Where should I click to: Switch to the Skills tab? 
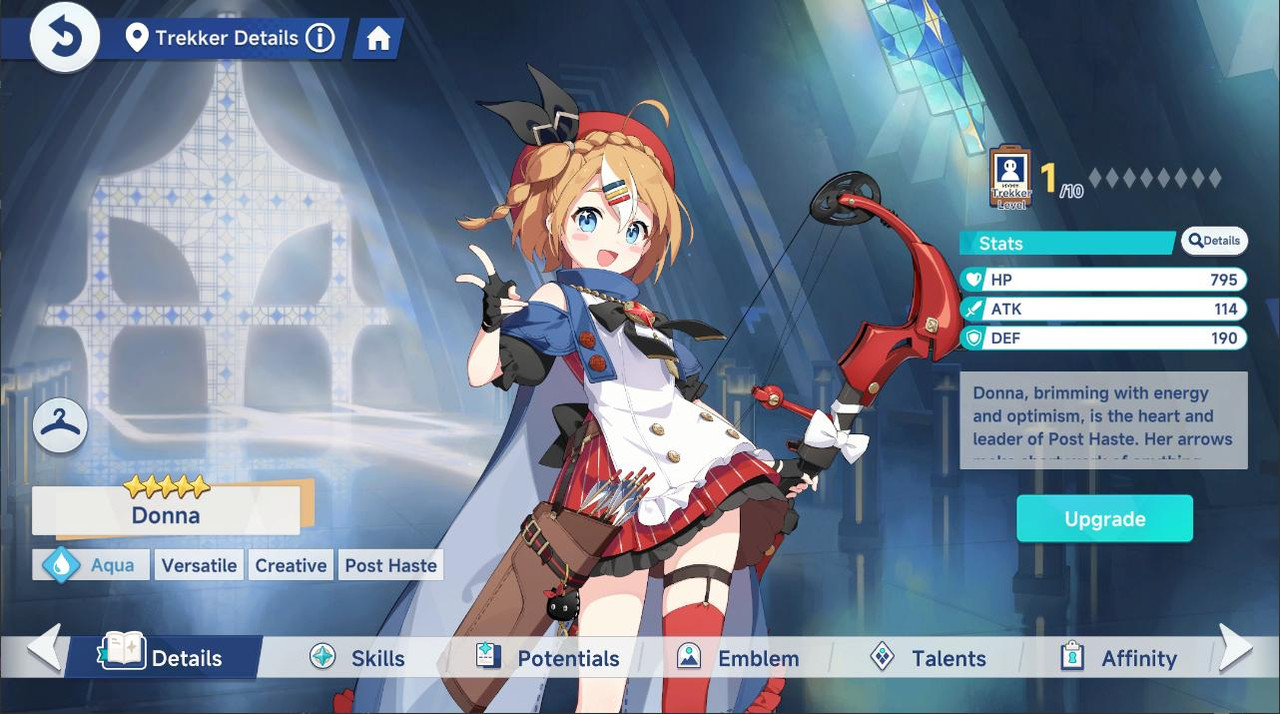click(358, 658)
